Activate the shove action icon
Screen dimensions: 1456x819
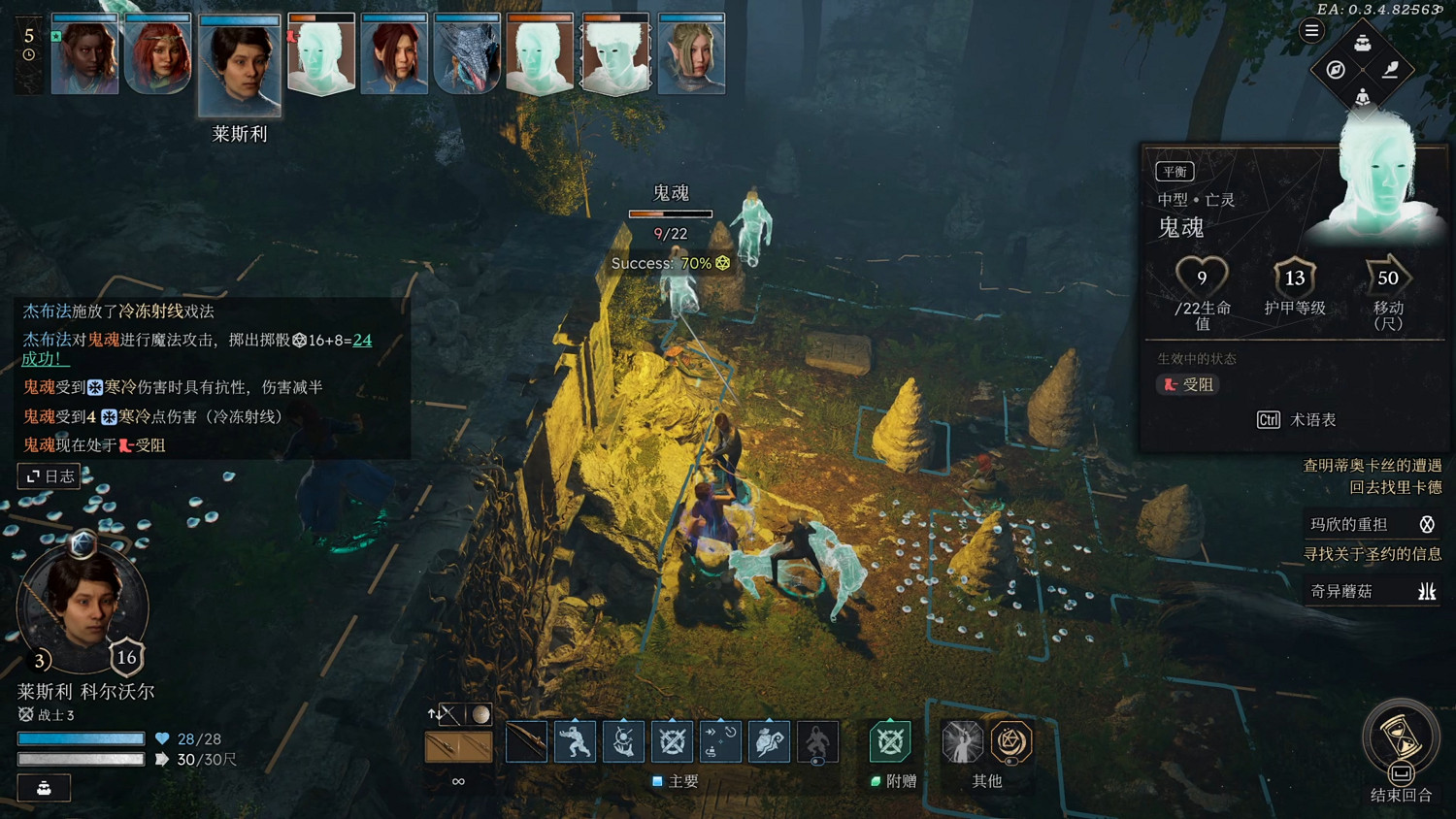pos(575,742)
